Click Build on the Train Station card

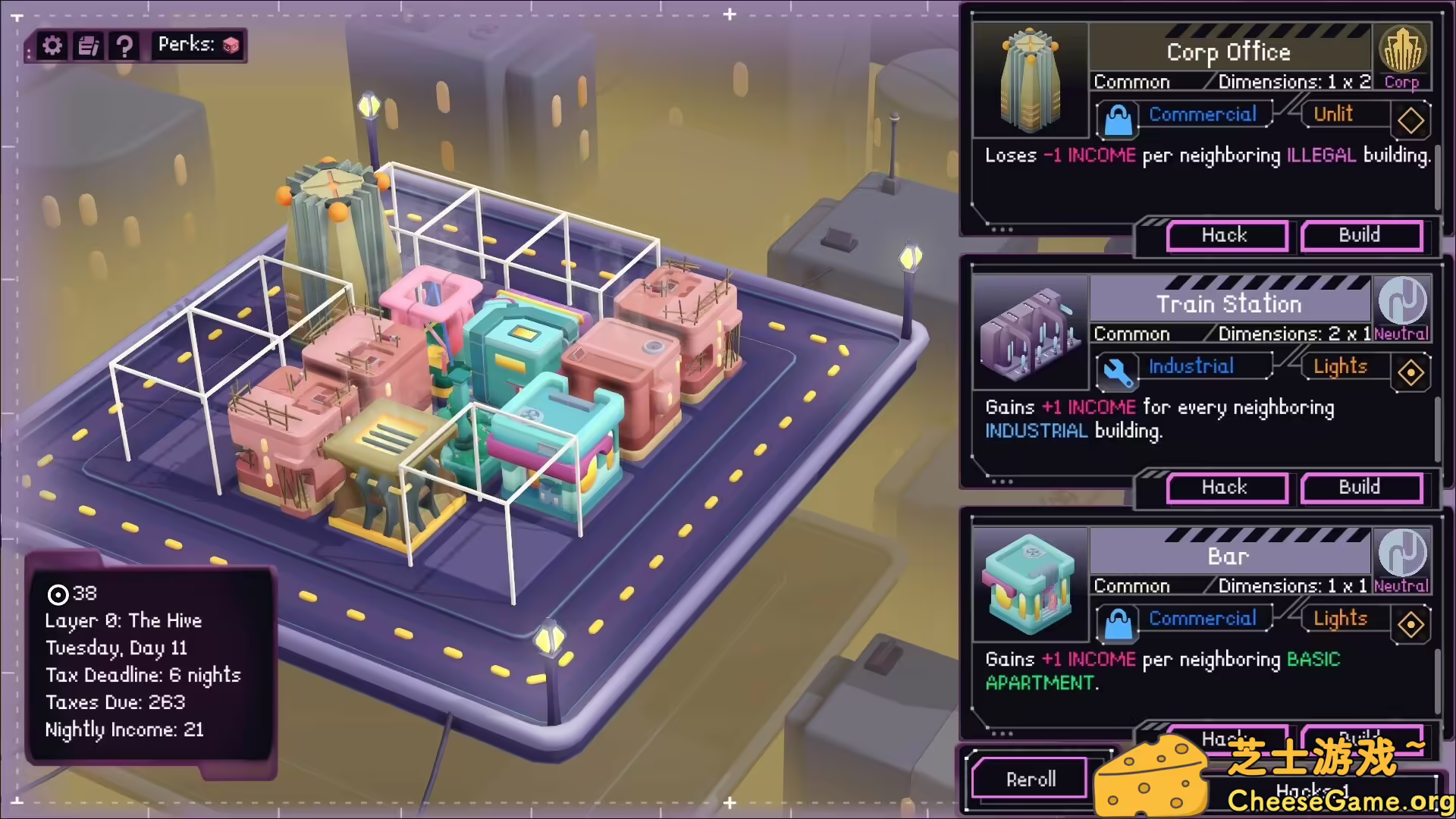[1361, 488]
